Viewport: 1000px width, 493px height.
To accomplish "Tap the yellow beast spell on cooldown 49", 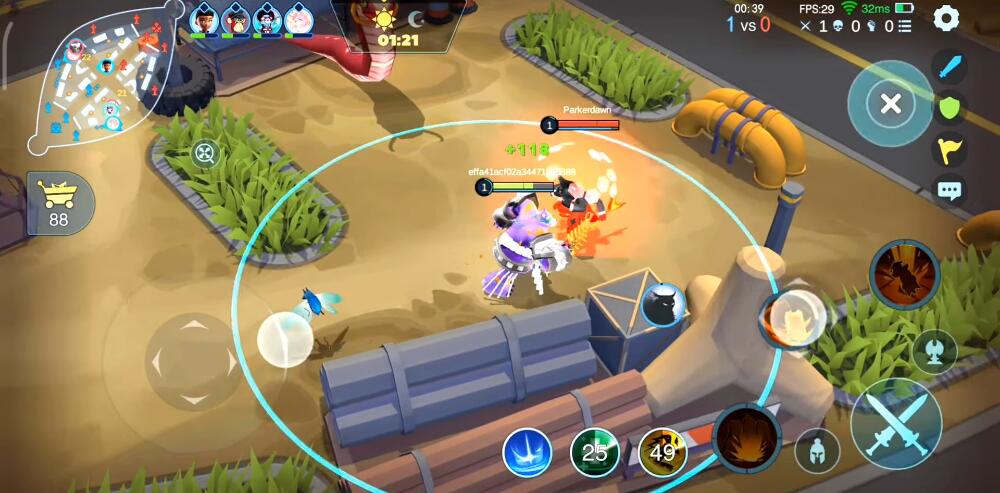I will tap(662, 453).
